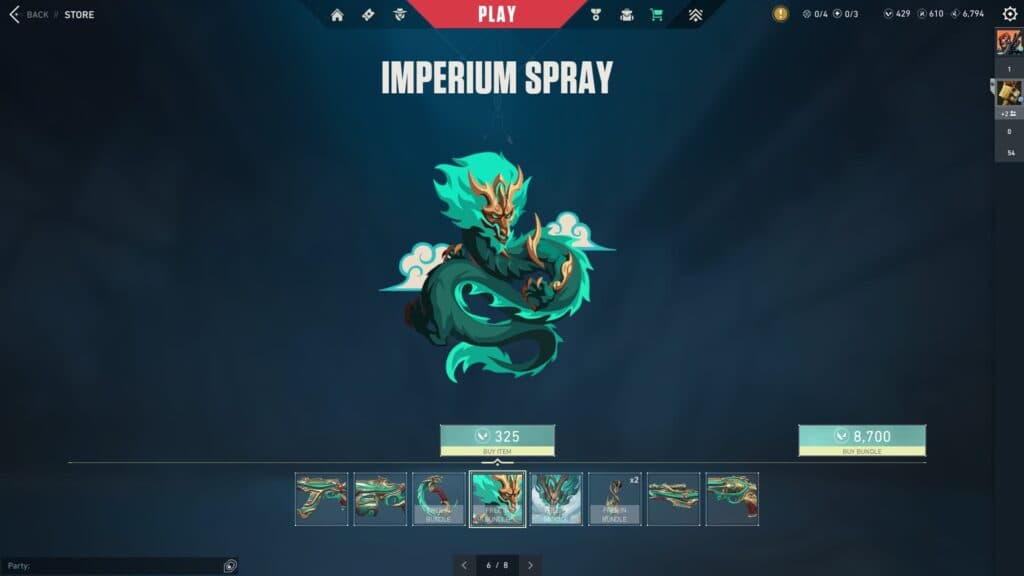
Task: Open the medal career icon
Action: 596,15
